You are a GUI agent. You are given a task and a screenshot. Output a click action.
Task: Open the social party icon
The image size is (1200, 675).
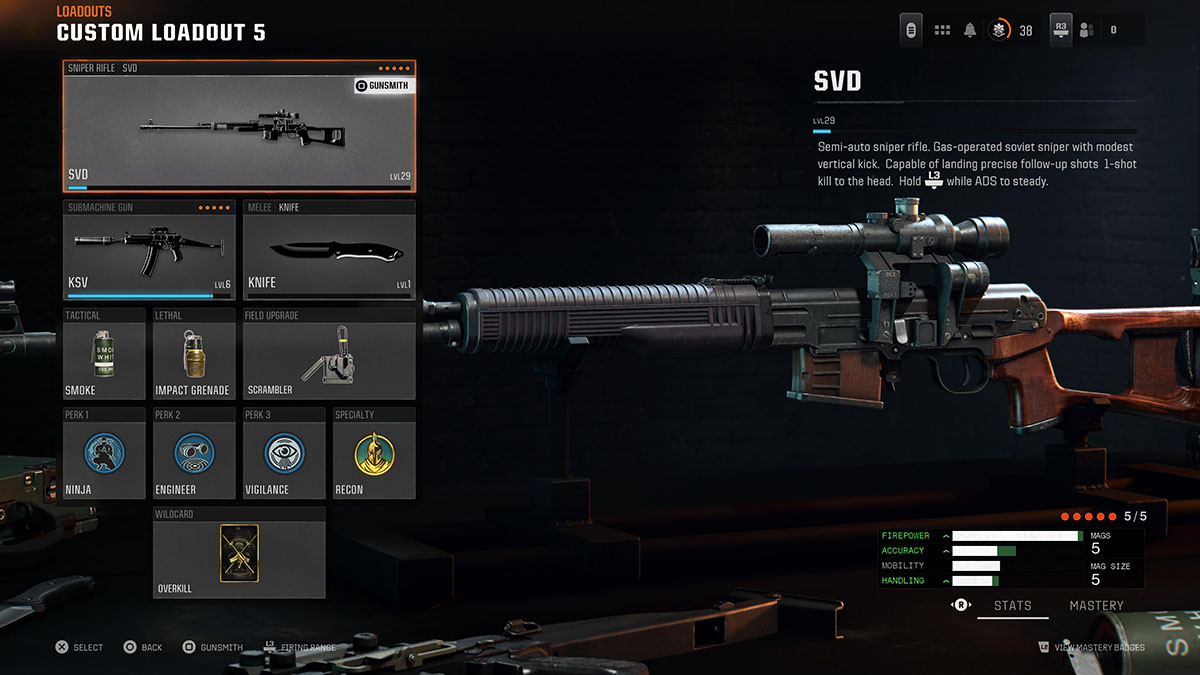tap(1088, 30)
